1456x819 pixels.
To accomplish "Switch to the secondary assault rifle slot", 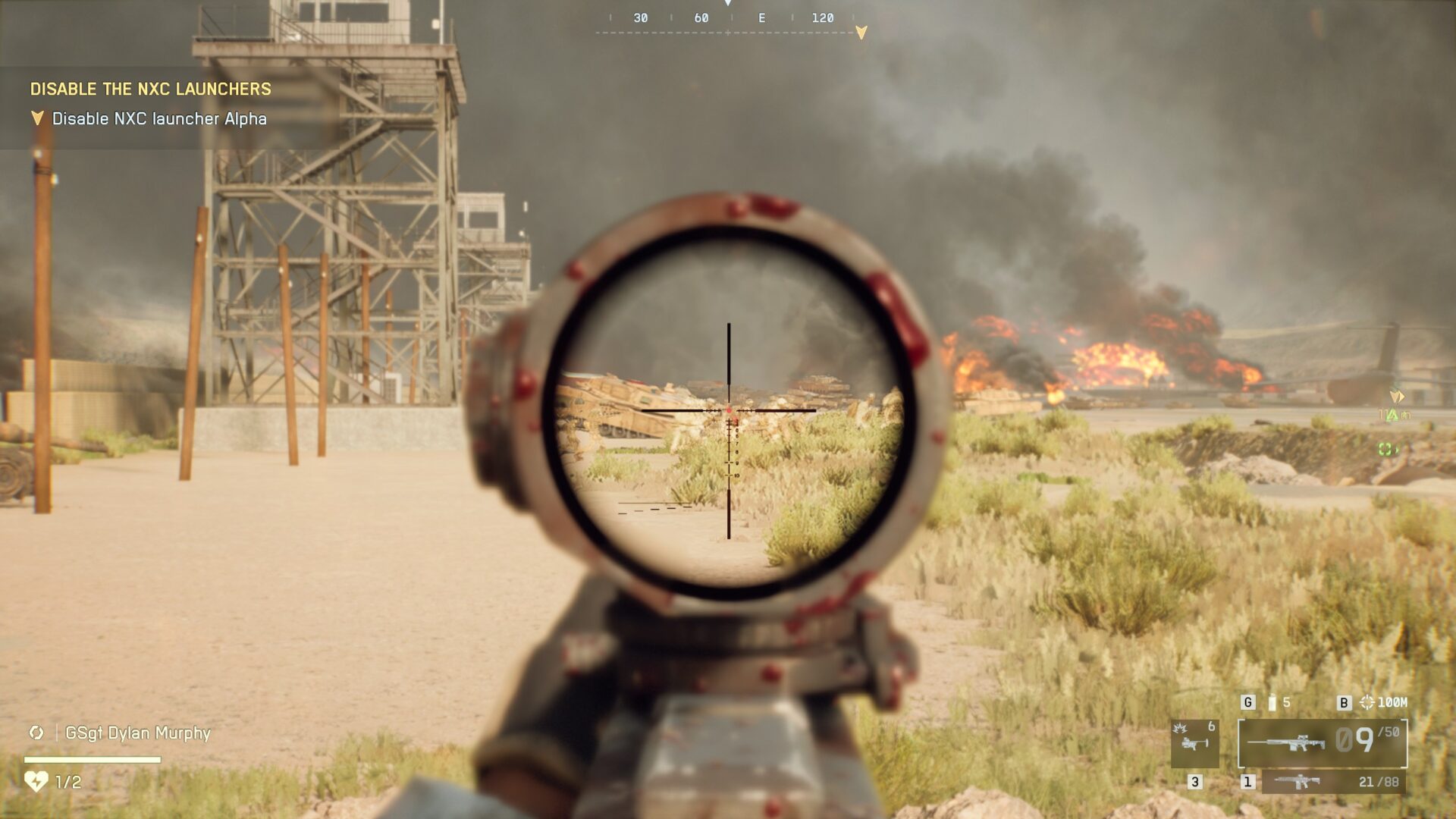I will coord(1333,782).
